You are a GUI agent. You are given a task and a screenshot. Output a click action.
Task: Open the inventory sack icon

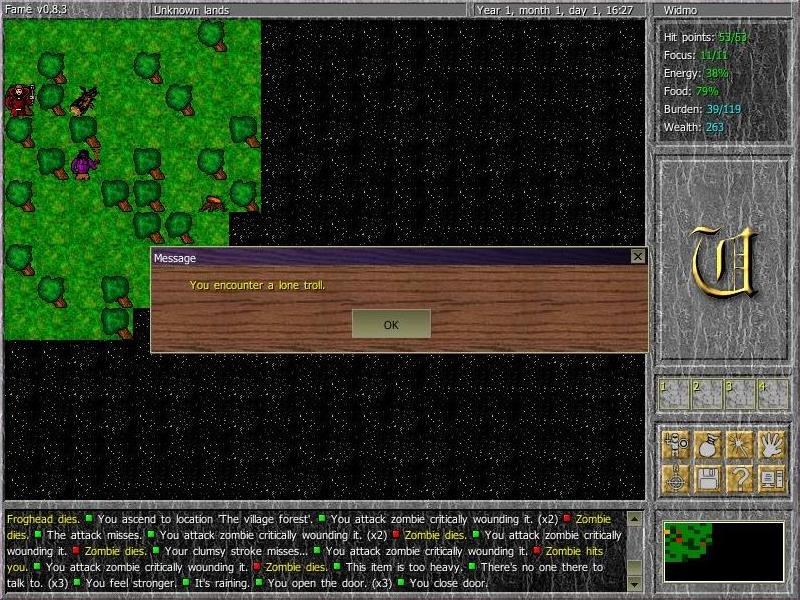pos(708,445)
